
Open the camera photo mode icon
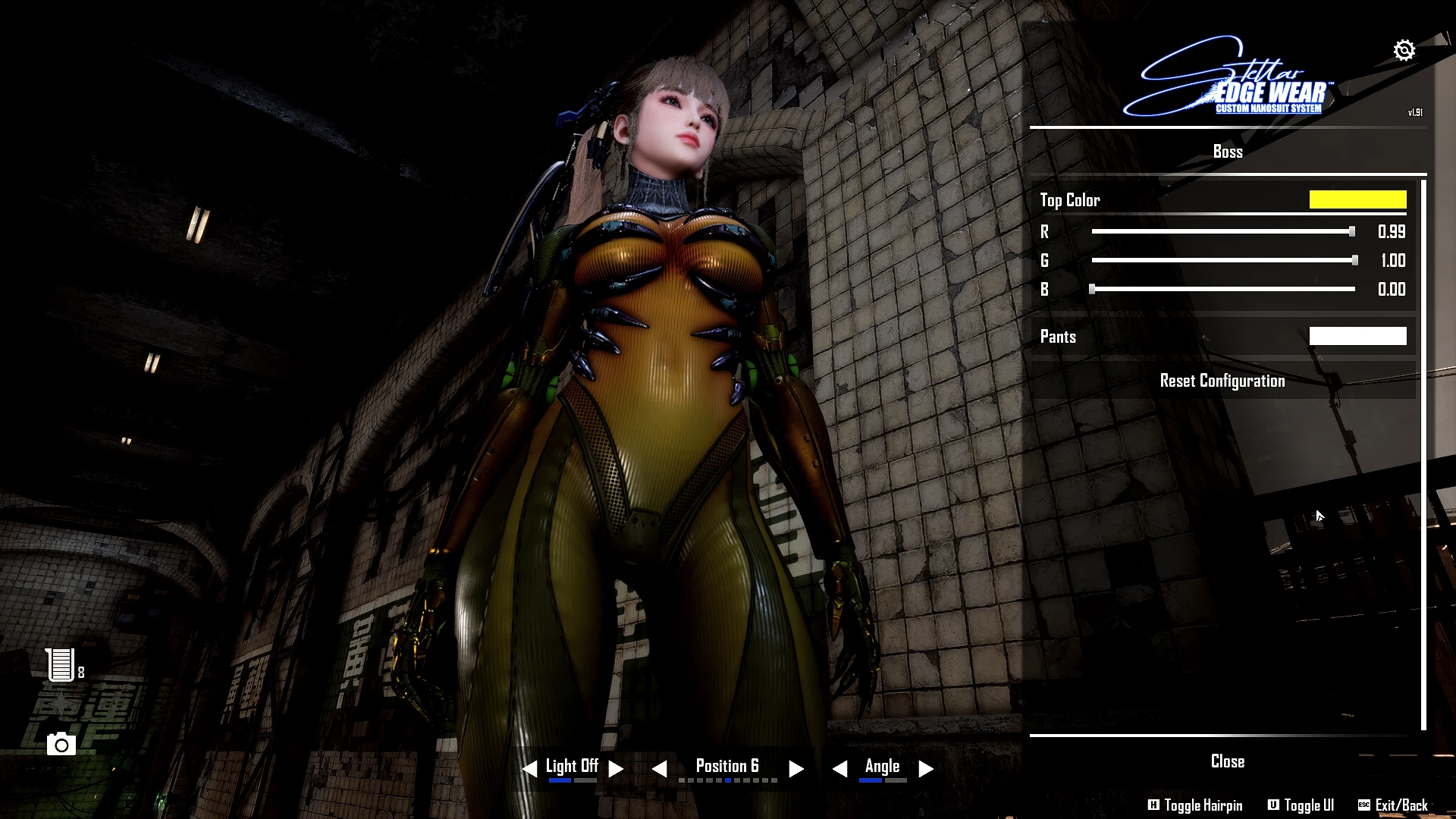pyautogui.click(x=61, y=745)
